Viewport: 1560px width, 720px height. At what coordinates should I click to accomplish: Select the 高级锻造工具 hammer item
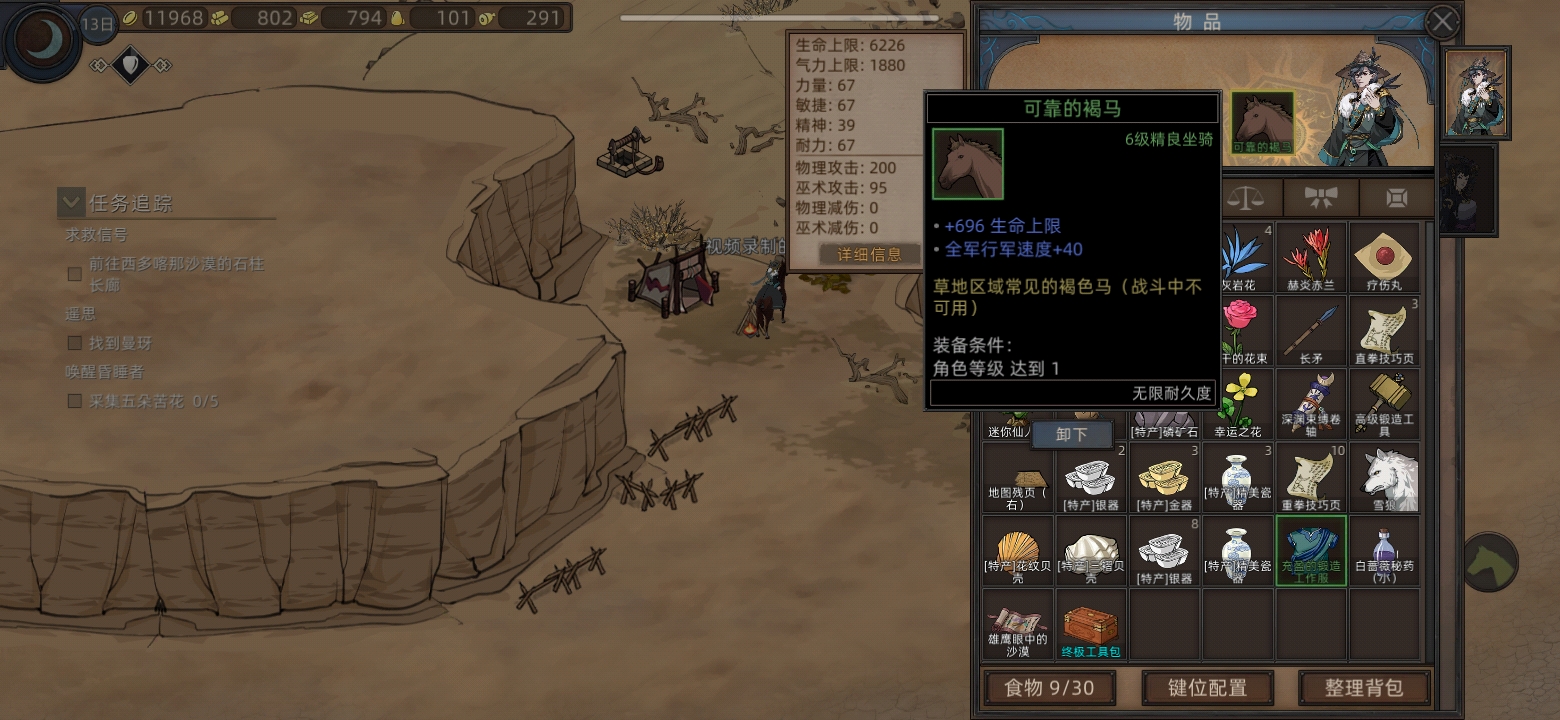(x=1384, y=404)
